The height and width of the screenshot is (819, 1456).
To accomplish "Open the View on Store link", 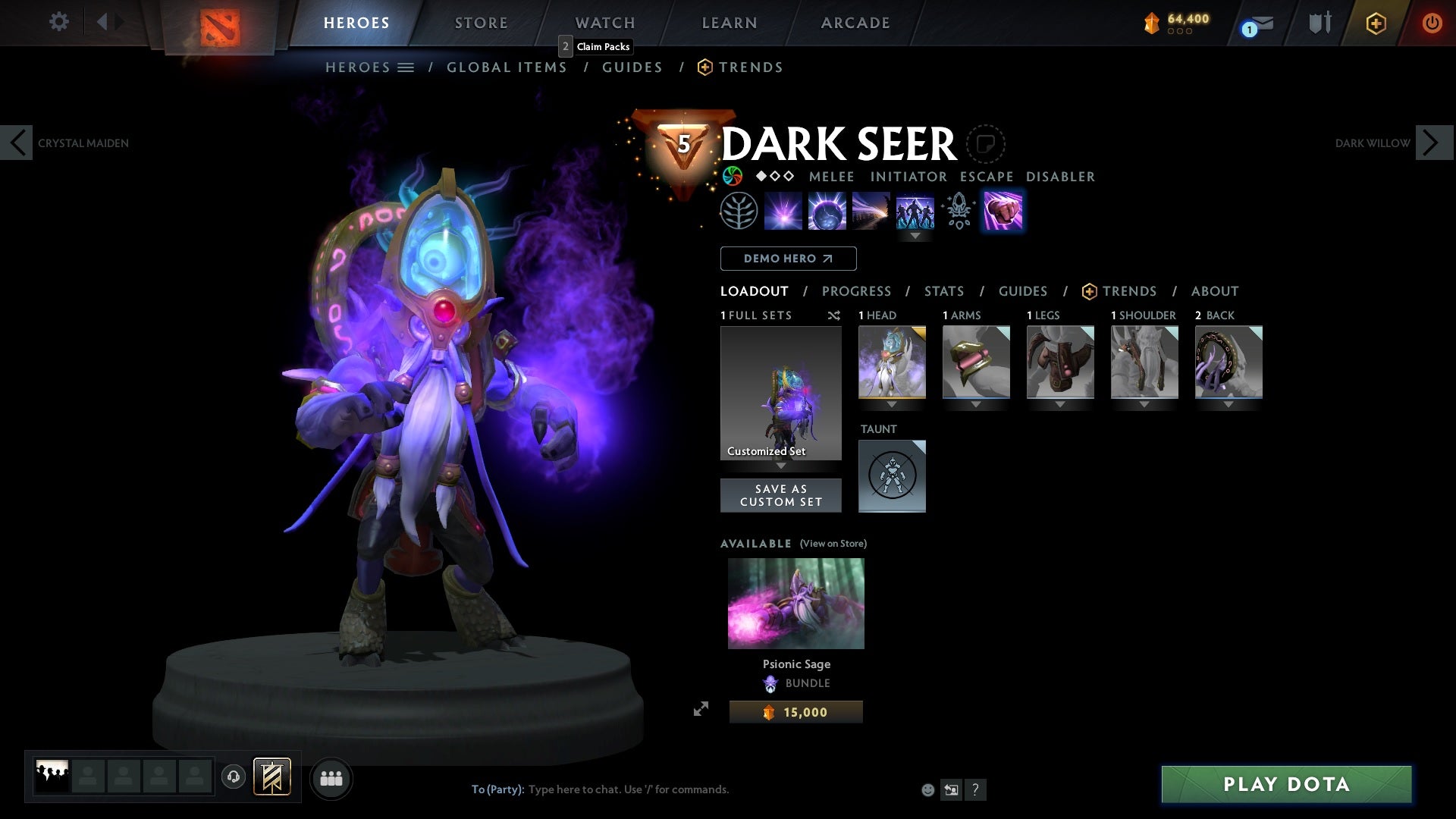I will [x=833, y=544].
